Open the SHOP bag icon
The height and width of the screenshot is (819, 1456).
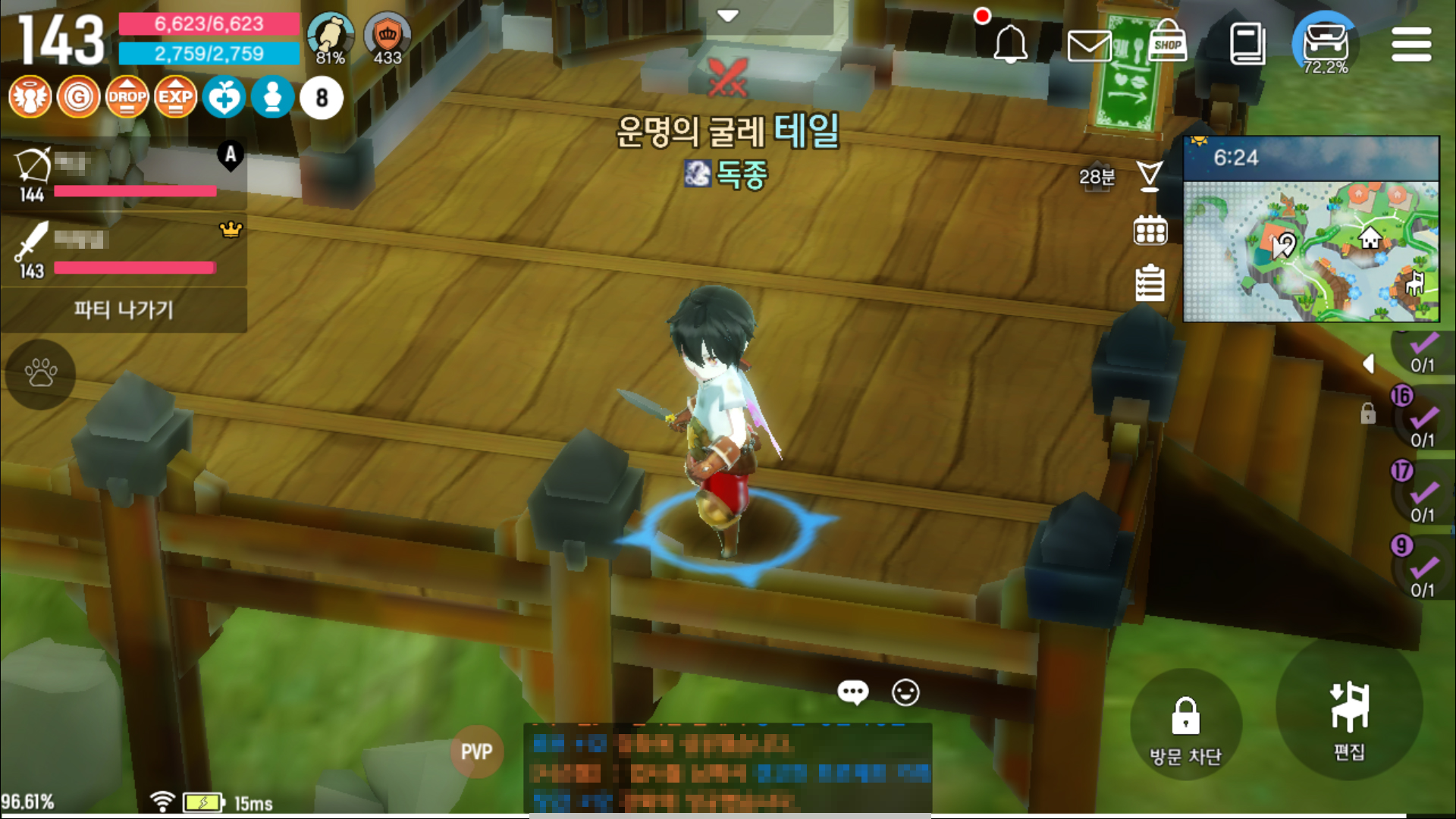pyautogui.click(x=1167, y=43)
